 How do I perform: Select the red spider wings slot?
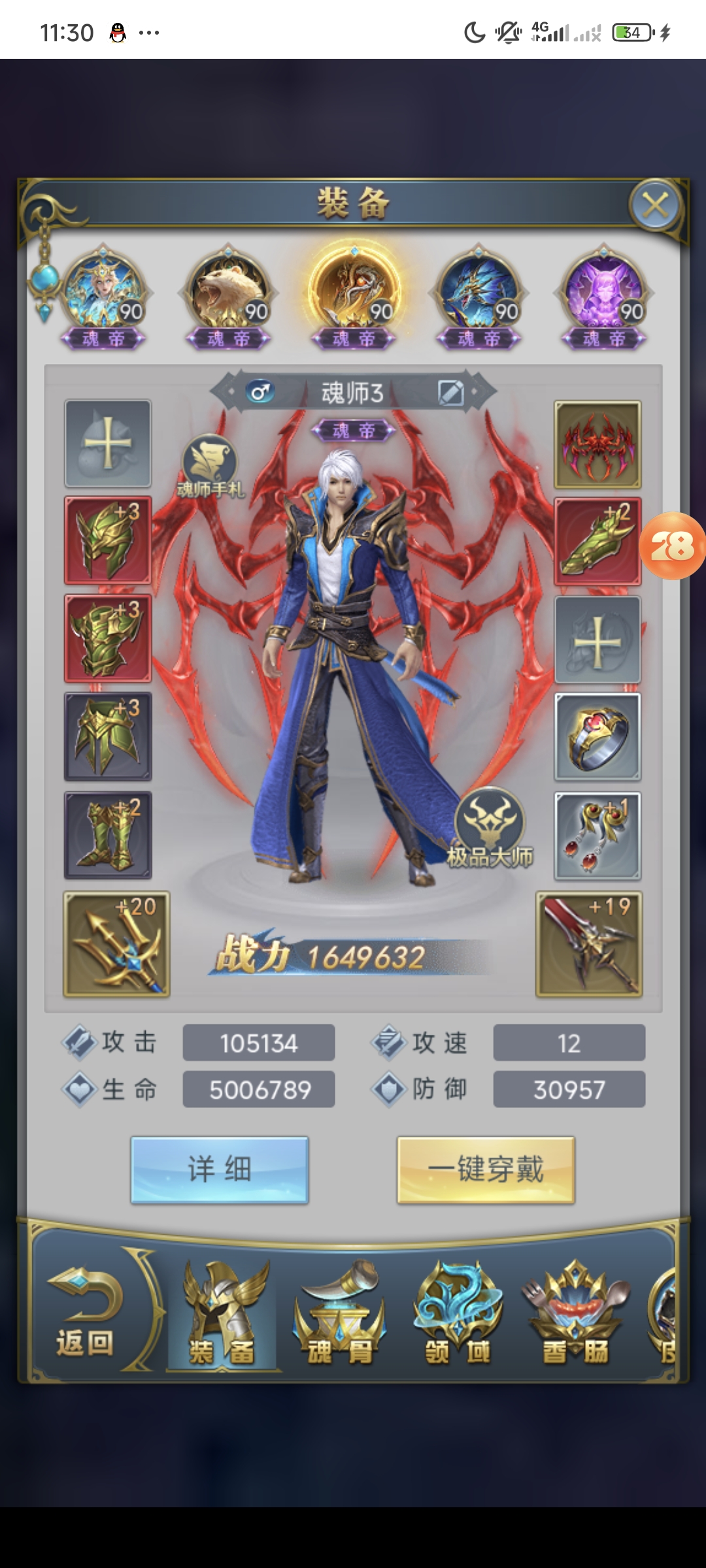(x=597, y=445)
